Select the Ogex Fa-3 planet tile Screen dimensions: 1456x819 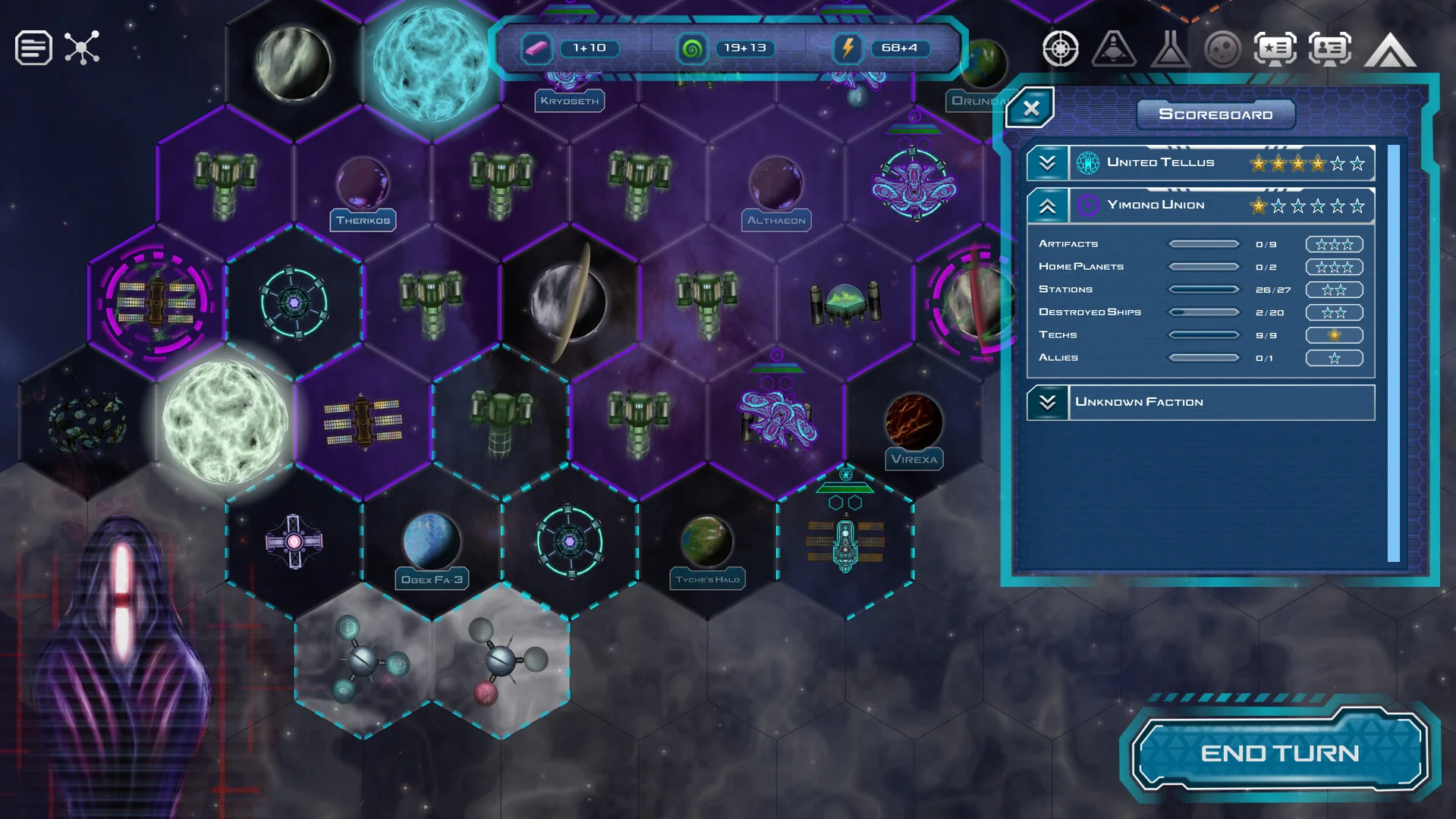432,544
